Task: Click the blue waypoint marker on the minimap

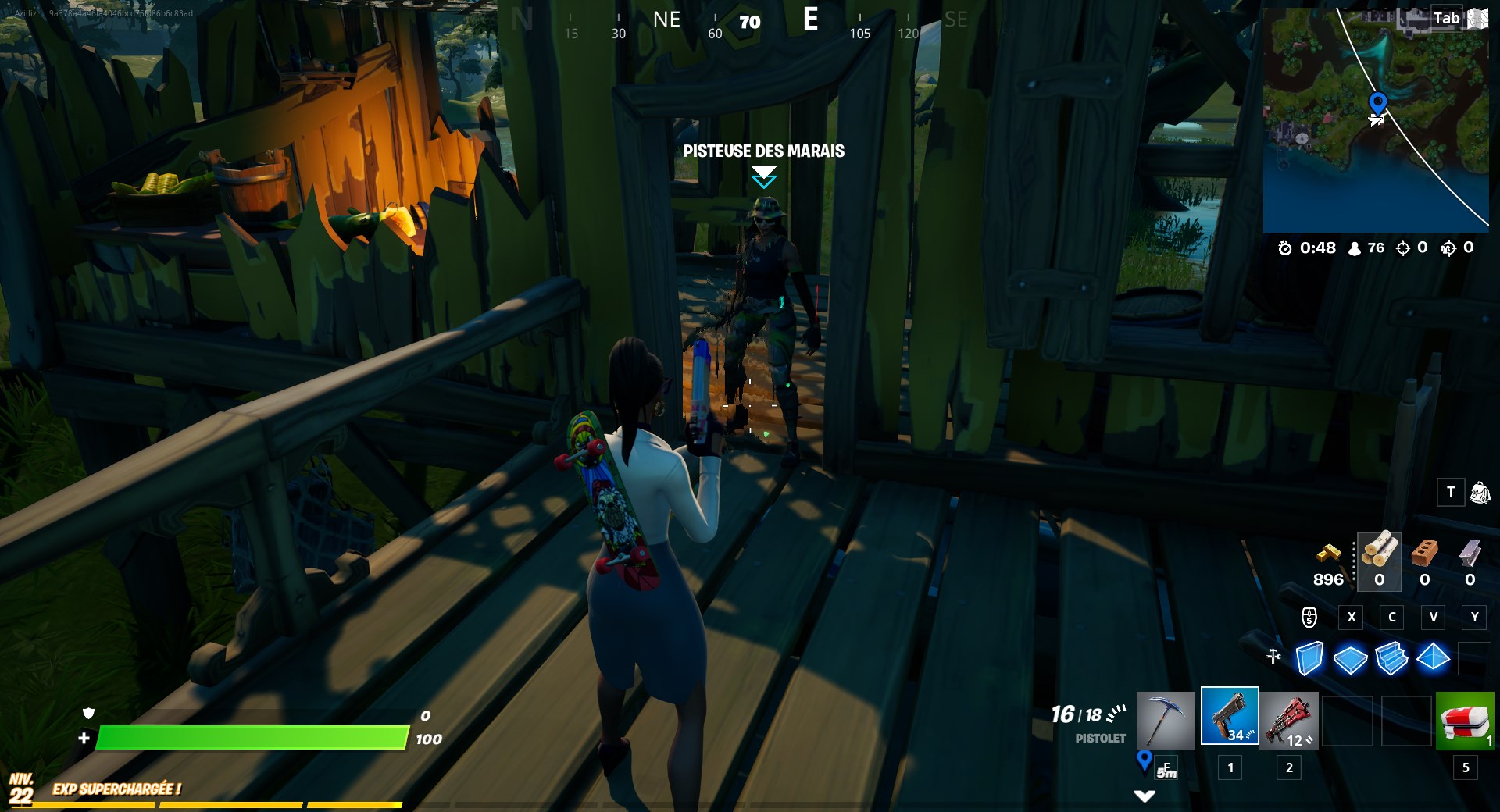Action: [1377, 101]
